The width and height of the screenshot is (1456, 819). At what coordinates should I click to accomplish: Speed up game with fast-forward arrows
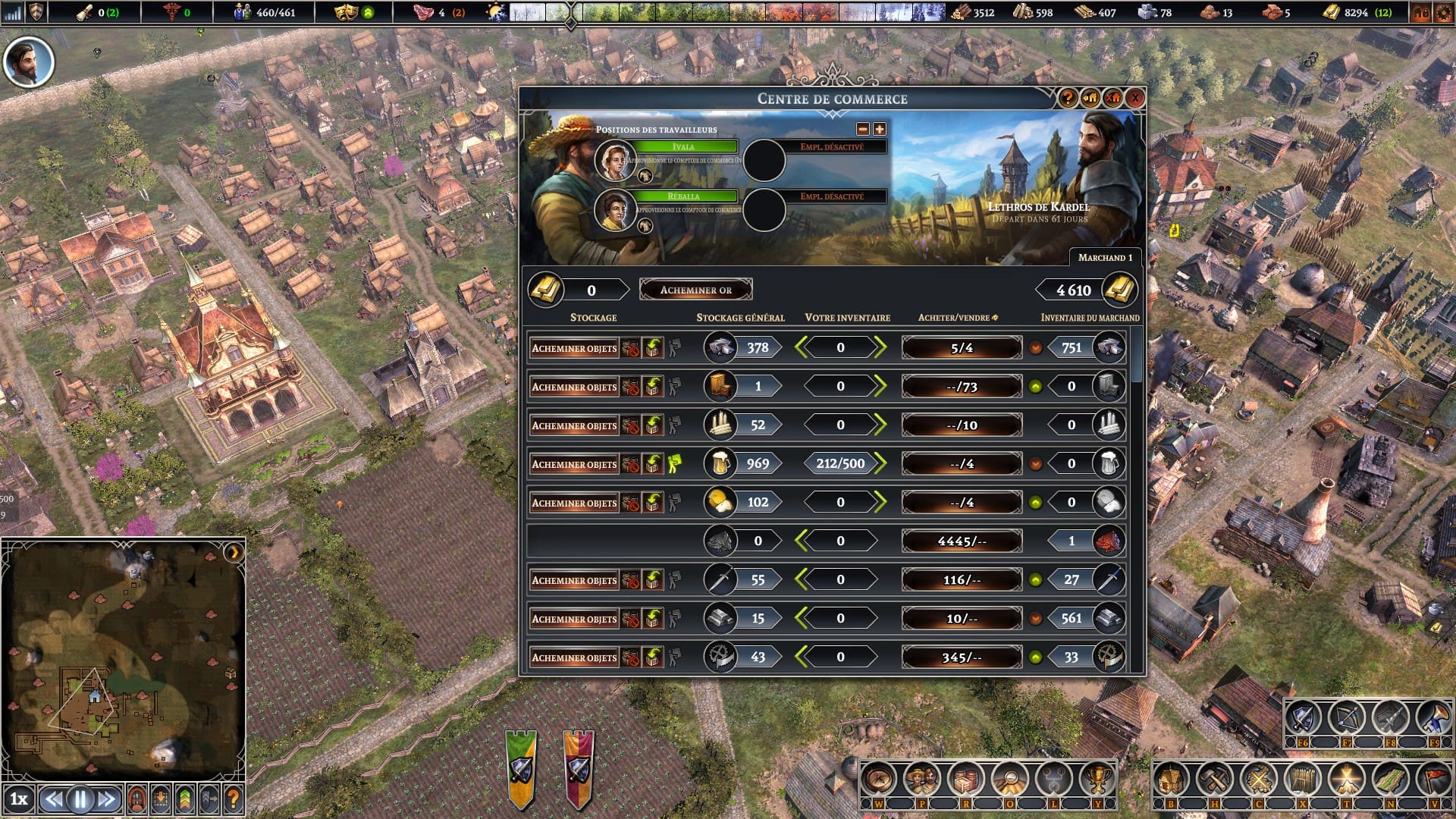107,799
